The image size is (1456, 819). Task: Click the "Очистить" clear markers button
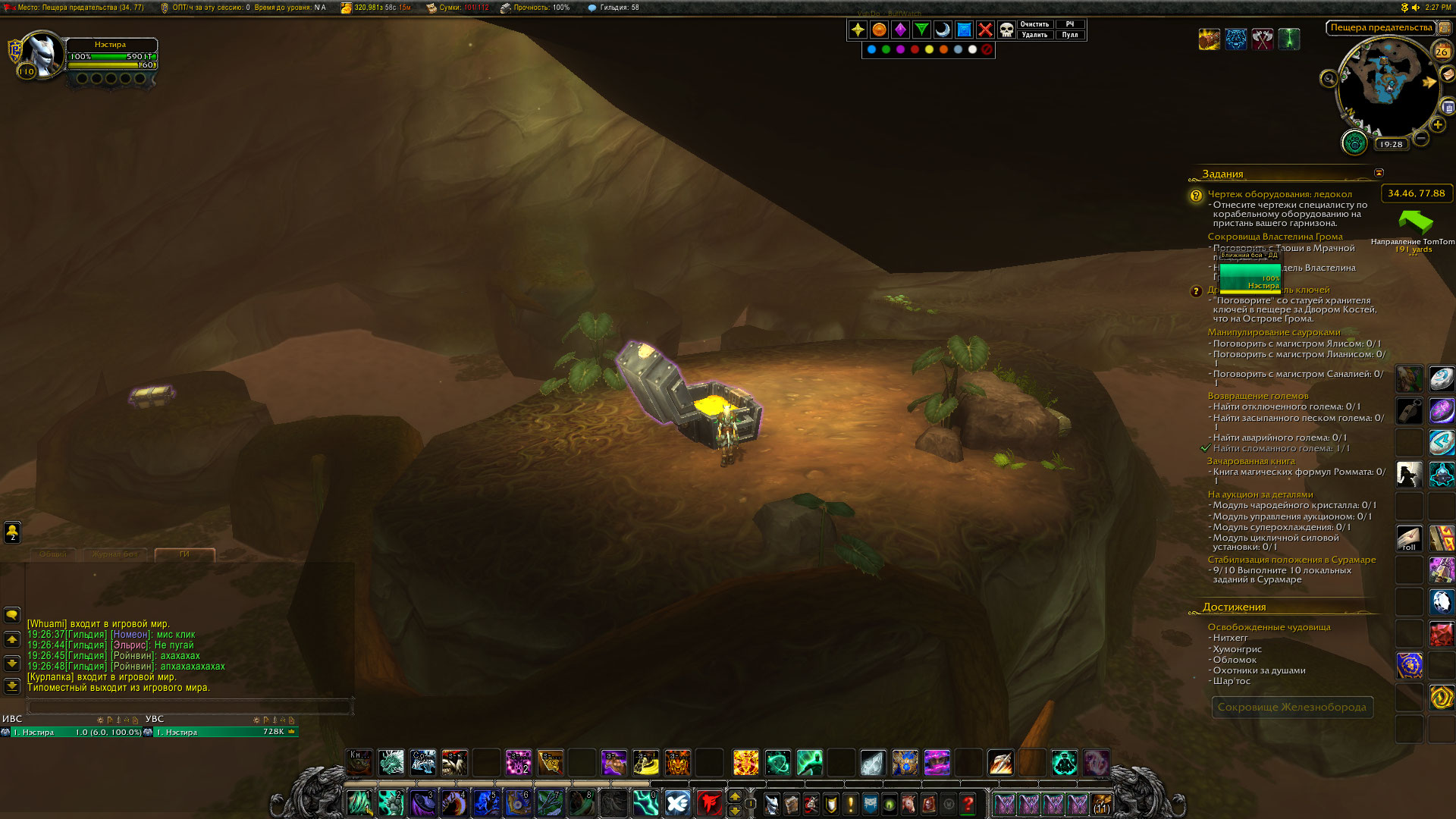click(1034, 24)
